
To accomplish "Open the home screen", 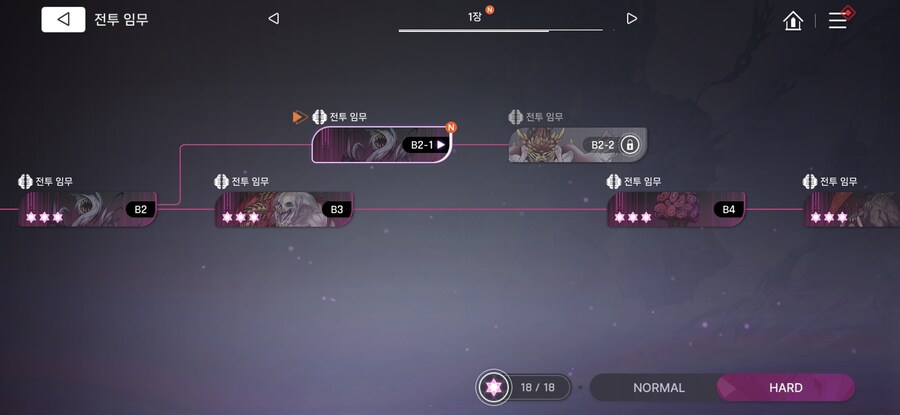I will click(x=793, y=20).
